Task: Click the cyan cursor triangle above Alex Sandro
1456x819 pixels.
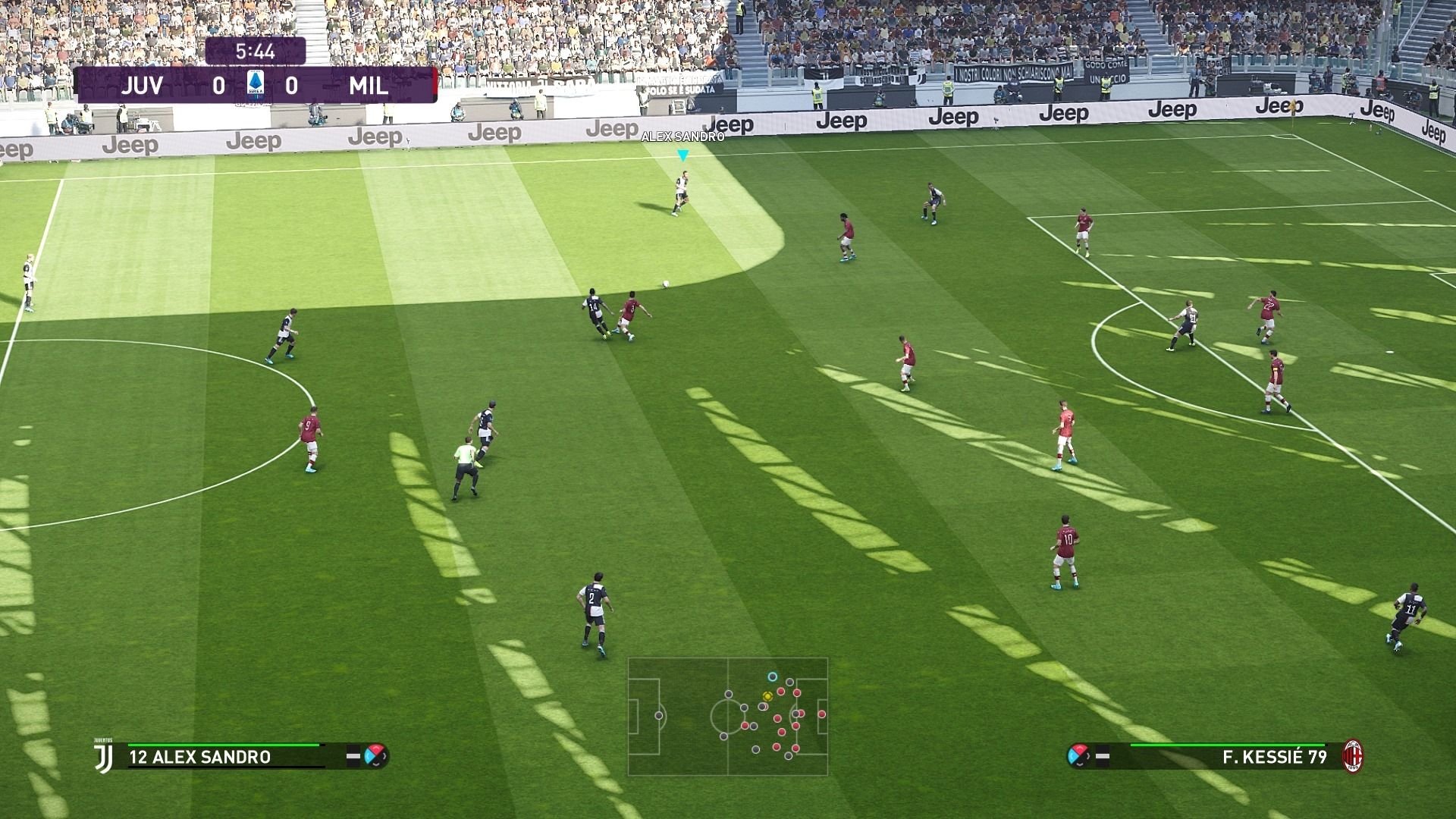Action: pos(683,154)
